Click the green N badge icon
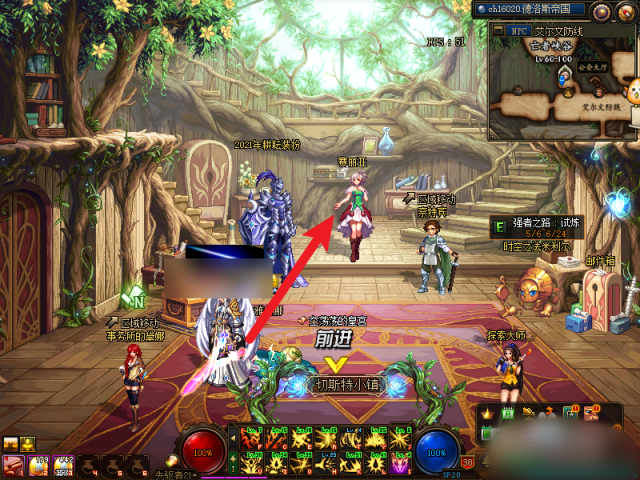 tap(133, 297)
